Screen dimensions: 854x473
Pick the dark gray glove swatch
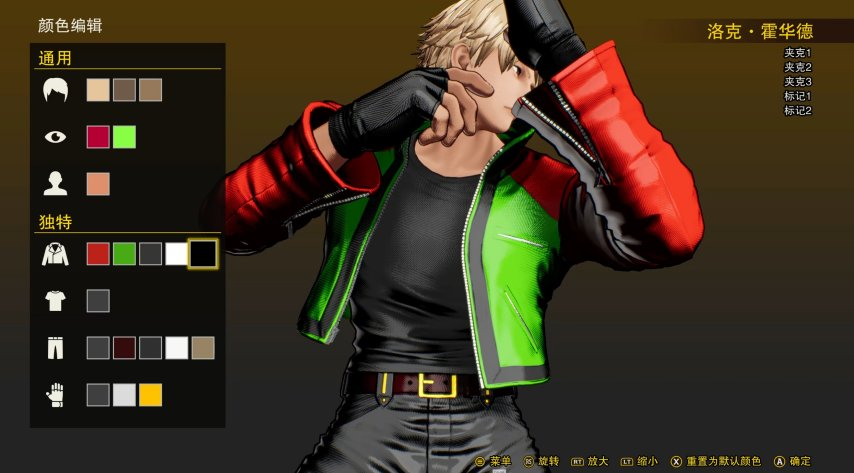tap(98, 395)
